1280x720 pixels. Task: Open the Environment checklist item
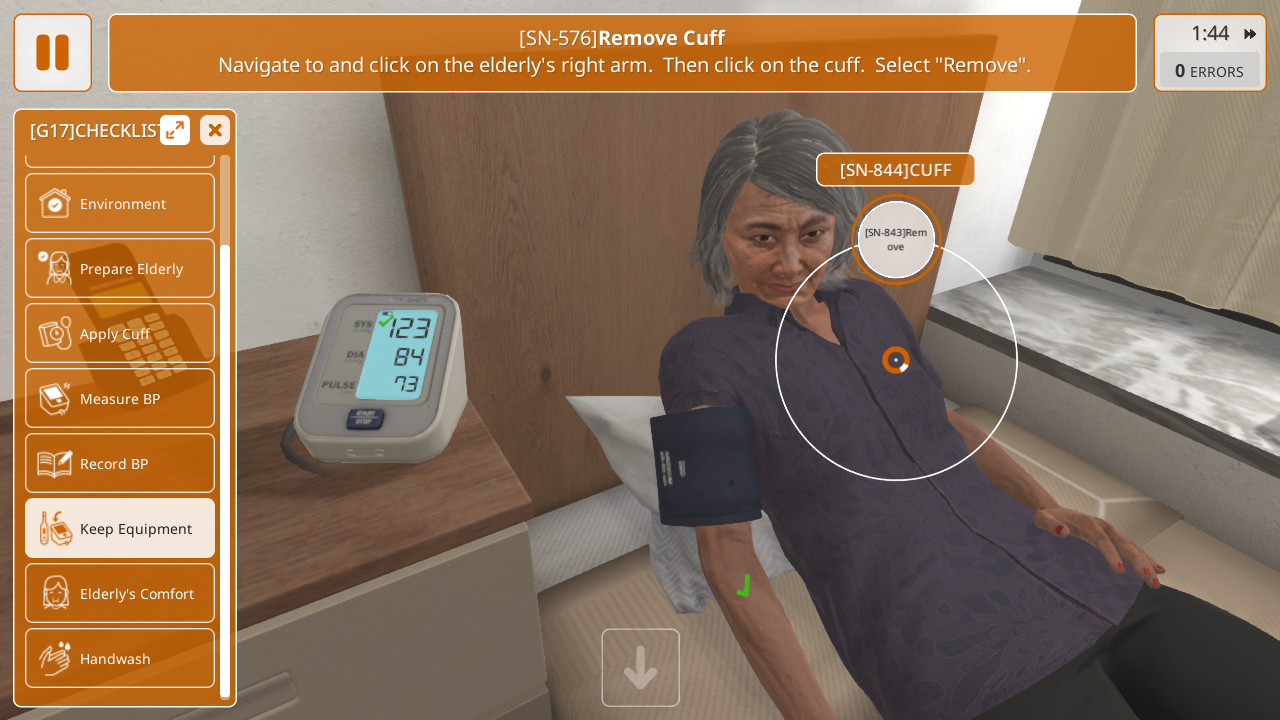pyautogui.click(x=120, y=204)
